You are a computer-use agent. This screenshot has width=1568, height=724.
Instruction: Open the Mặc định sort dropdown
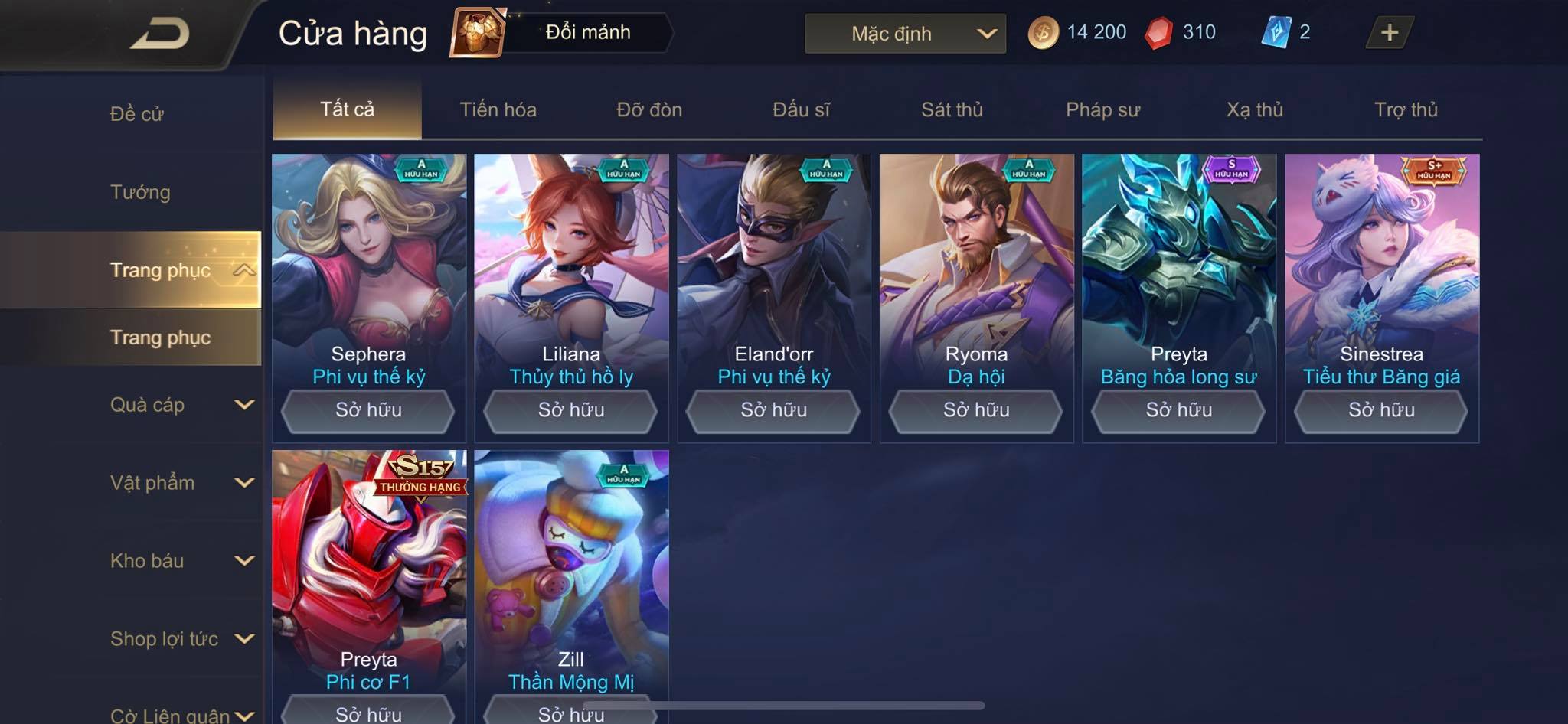click(x=905, y=34)
